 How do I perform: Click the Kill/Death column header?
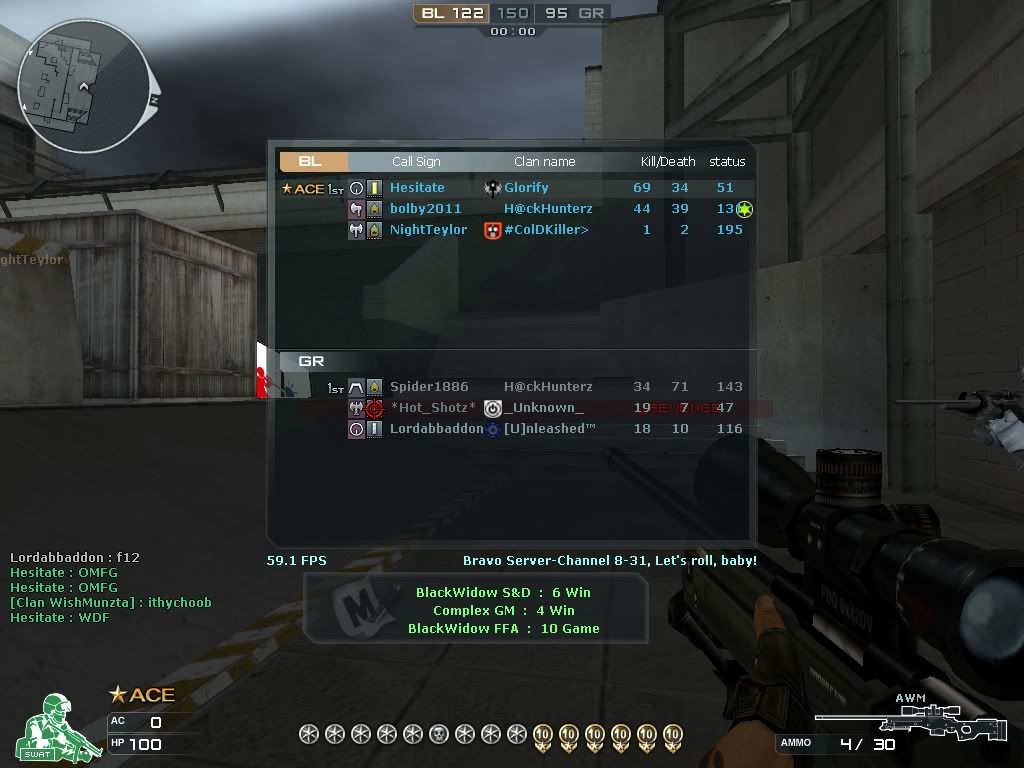668,161
